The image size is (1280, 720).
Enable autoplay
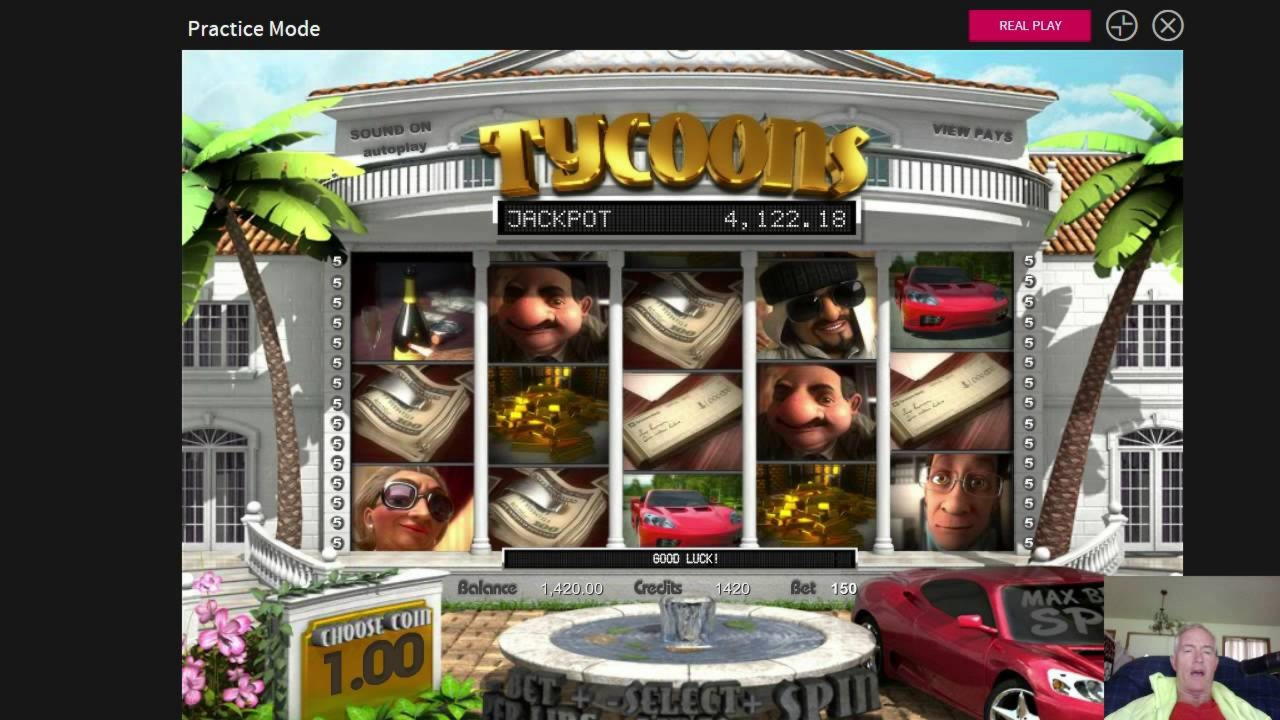394,149
